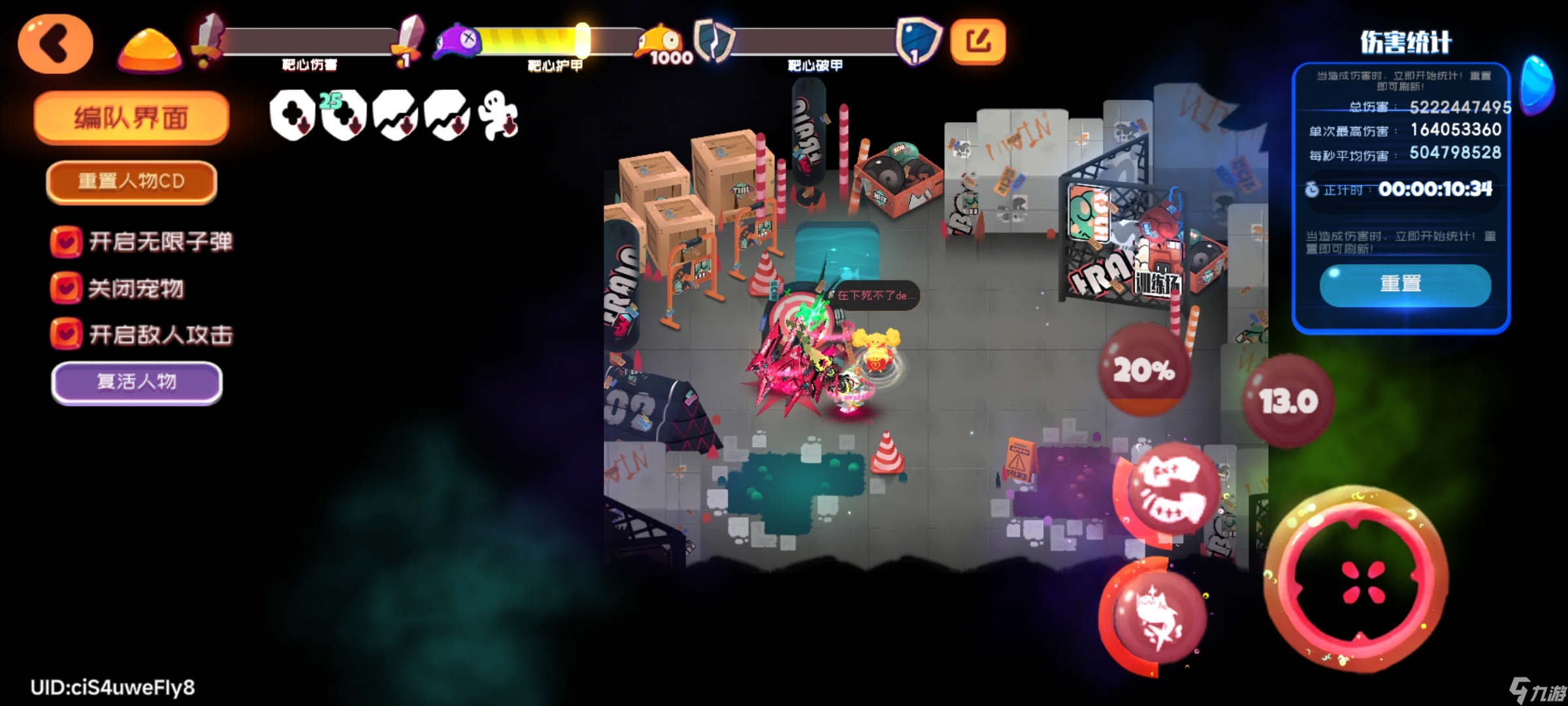Tap the 20% charged skill orb
1568x706 pixels.
1144,370
